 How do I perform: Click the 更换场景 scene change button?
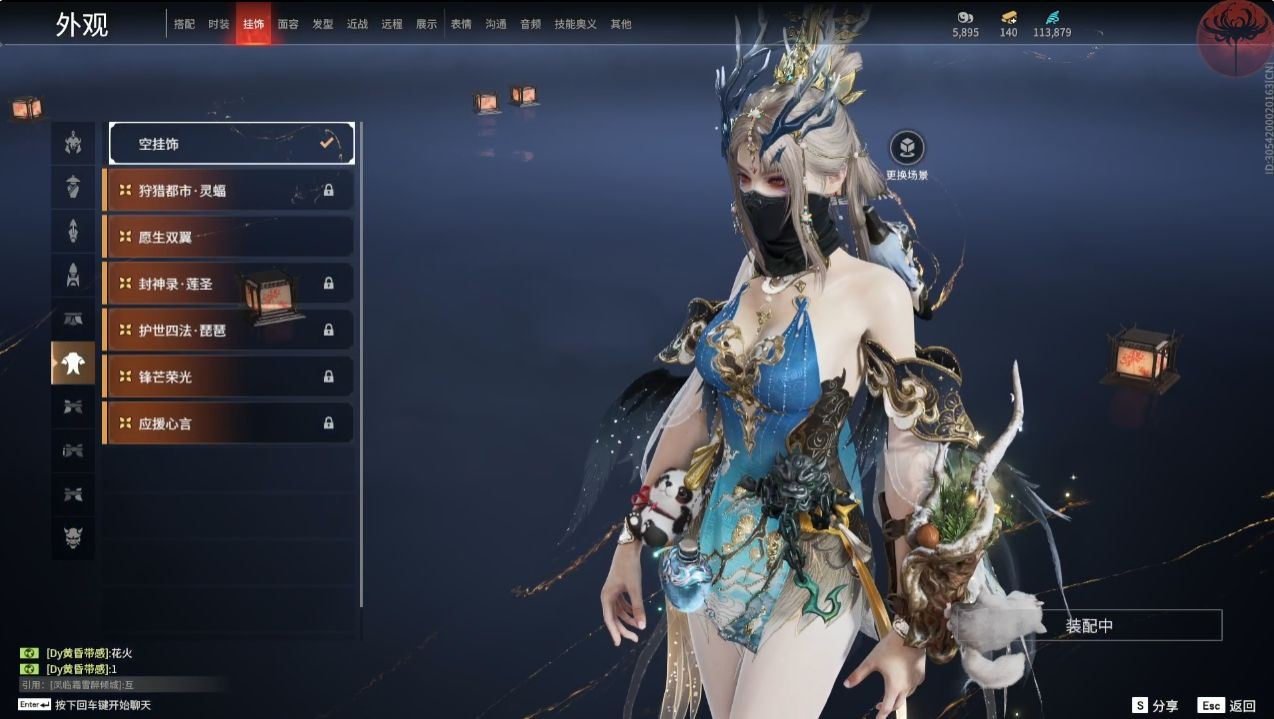coord(907,149)
